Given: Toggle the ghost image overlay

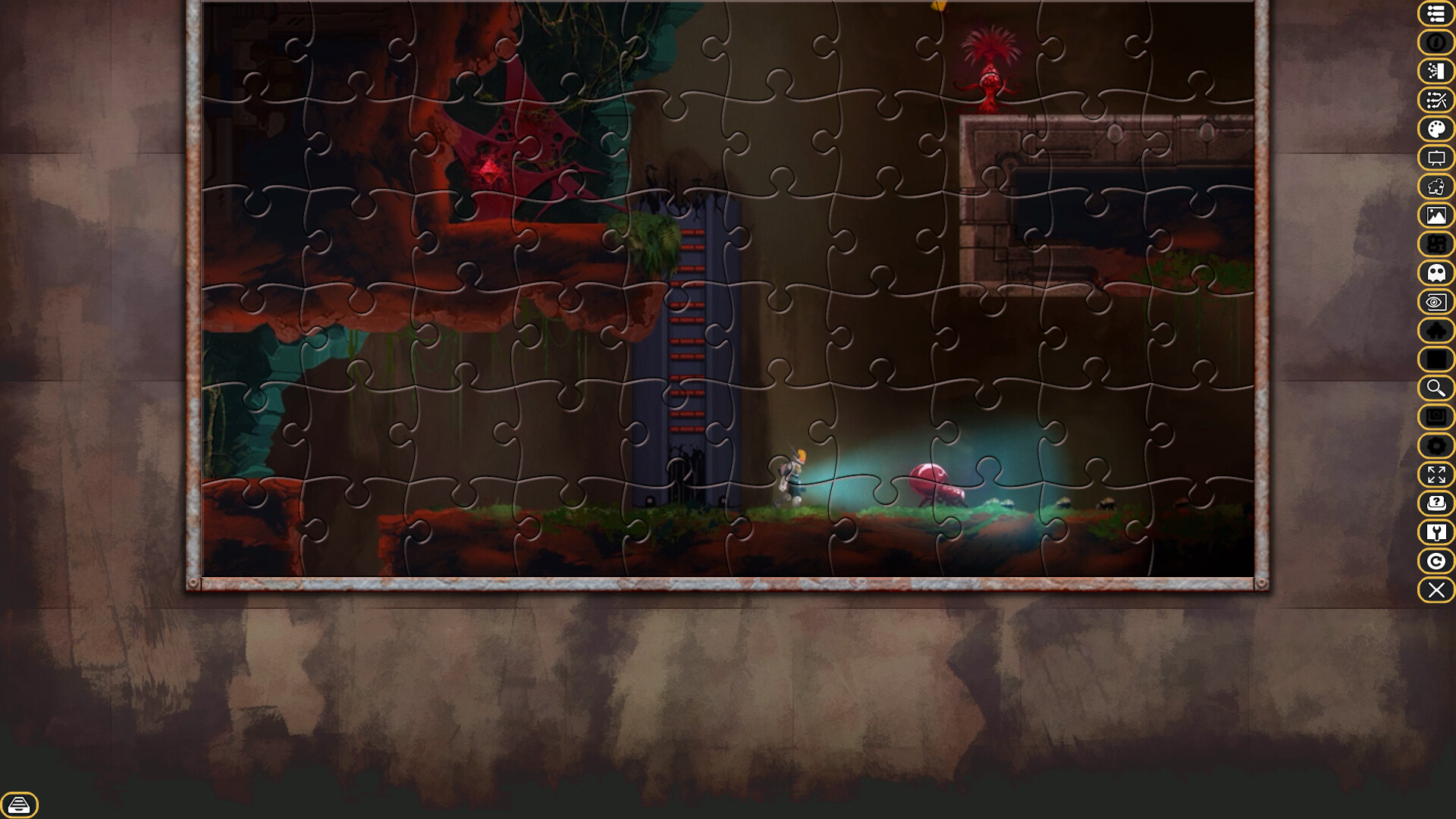Looking at the screenshot, I should point(1436,273).
